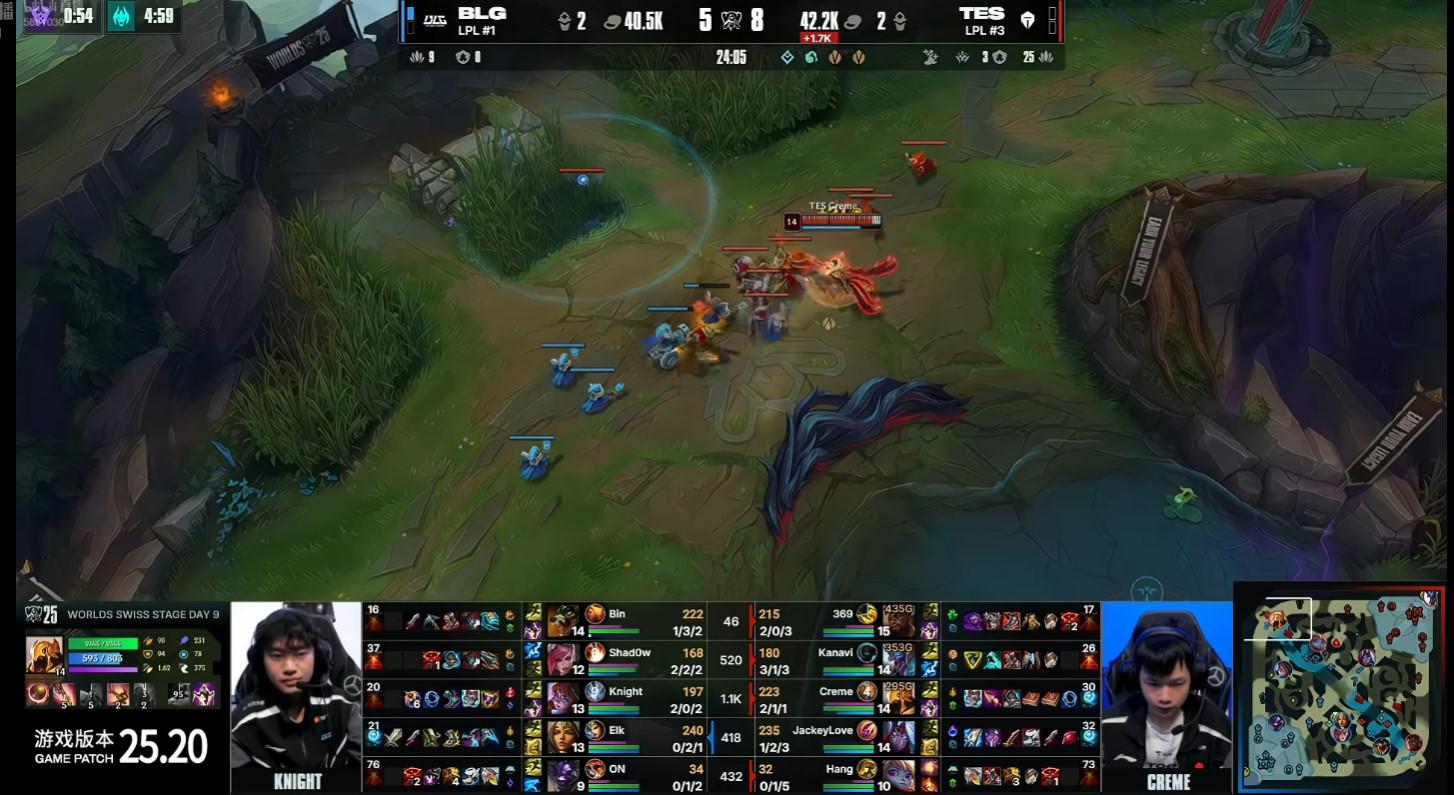Select the BLG team logo in top bar
Screen dimensions: 1454x795
point(434,20)
